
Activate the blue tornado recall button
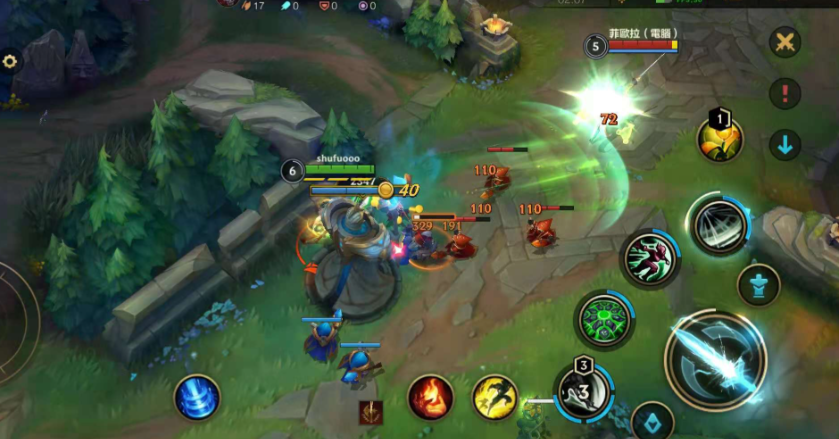pos(197,397)
